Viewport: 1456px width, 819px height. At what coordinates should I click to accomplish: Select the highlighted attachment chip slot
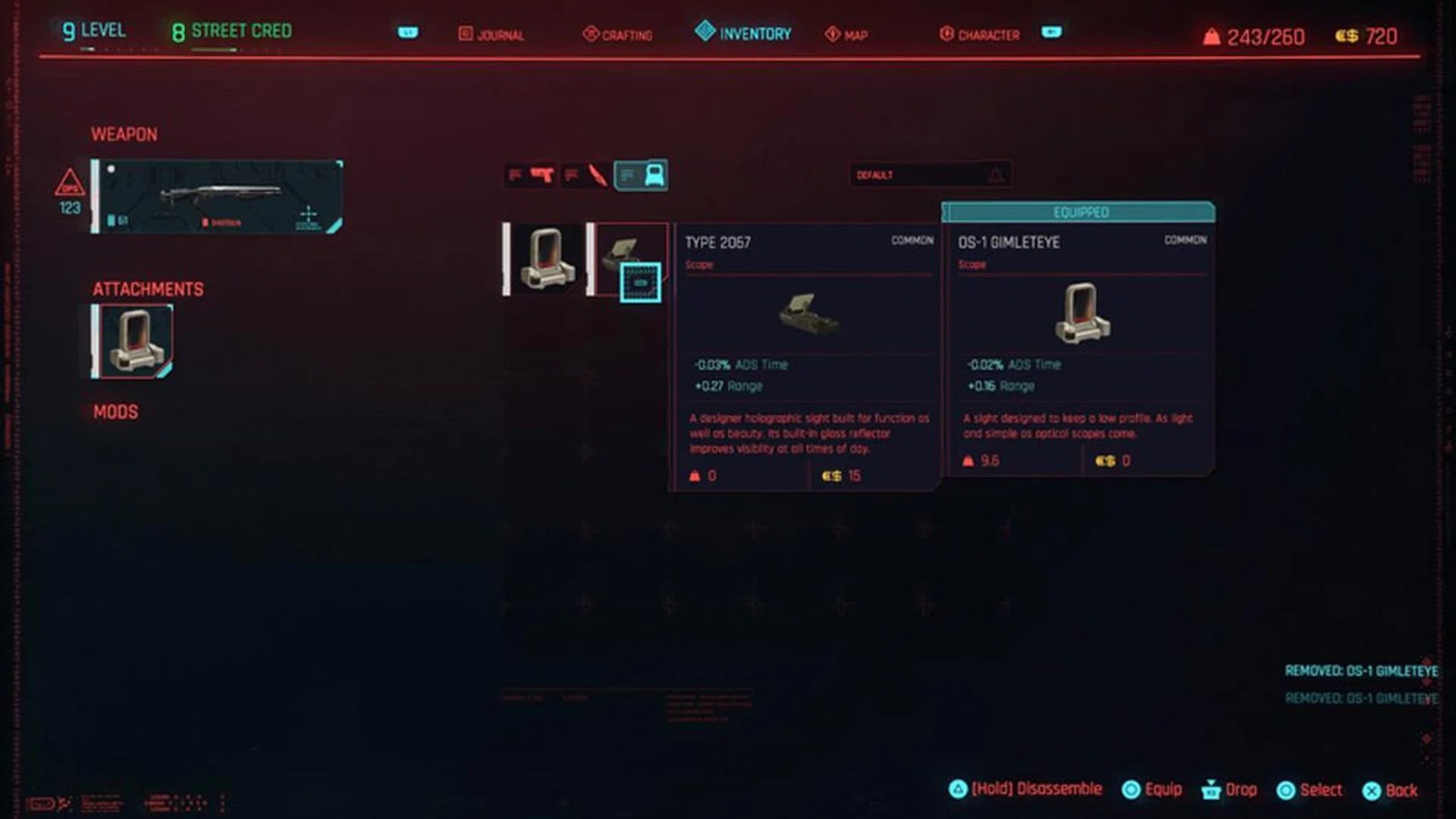coord(642,283)
